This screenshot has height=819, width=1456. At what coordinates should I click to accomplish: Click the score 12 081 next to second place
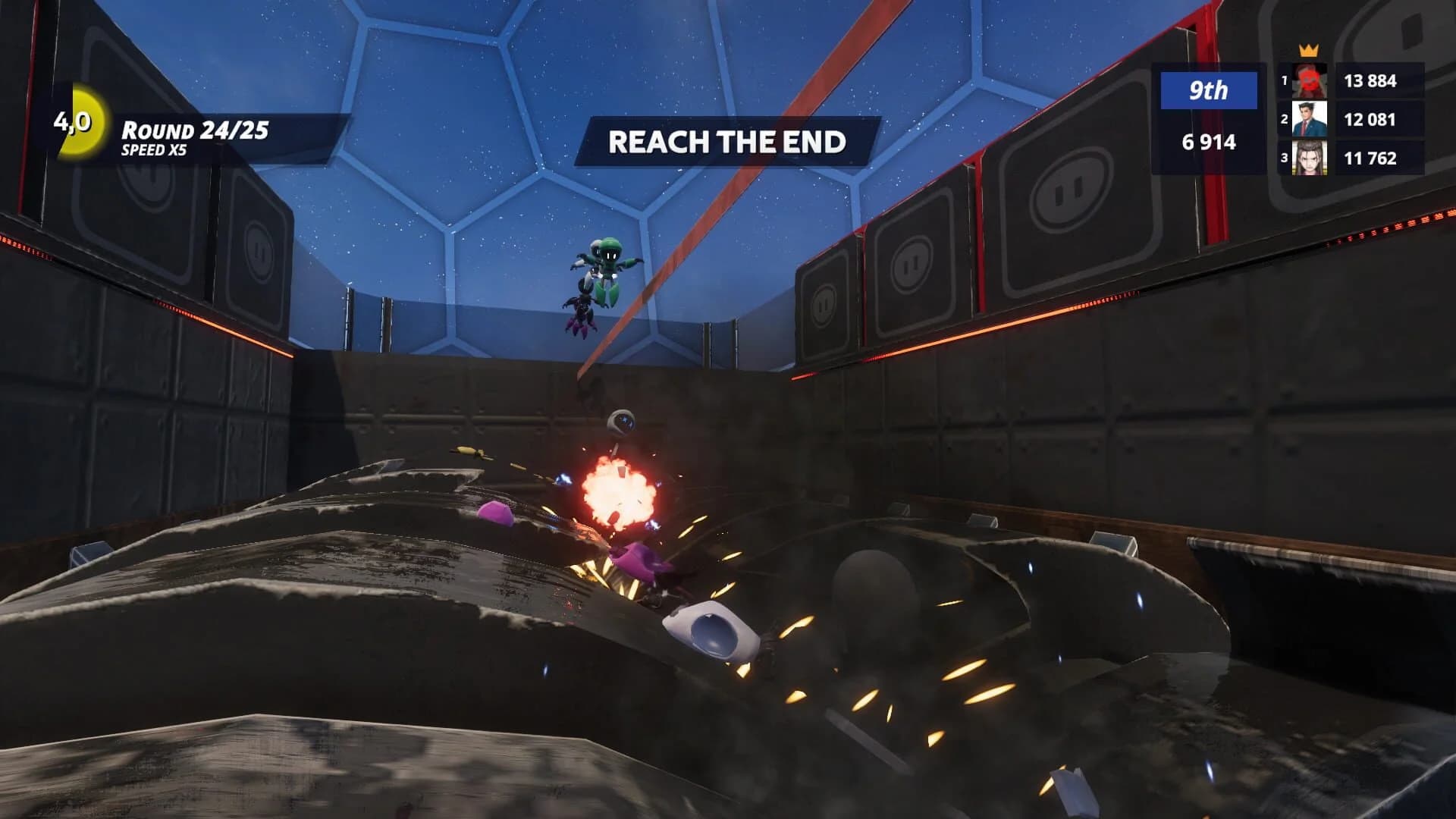[x=1373, y=120]
